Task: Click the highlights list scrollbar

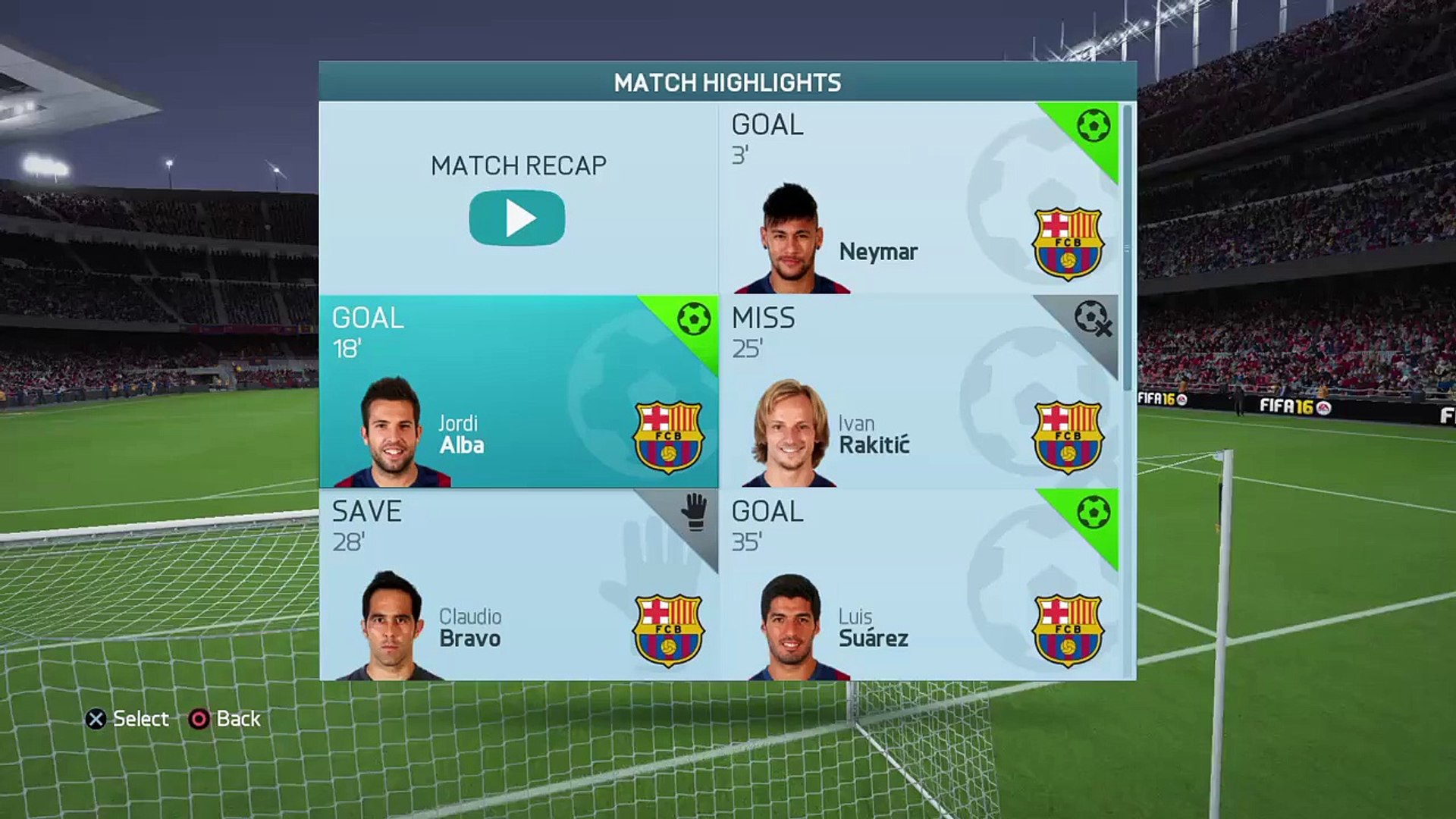Action: pos(1128,246)
